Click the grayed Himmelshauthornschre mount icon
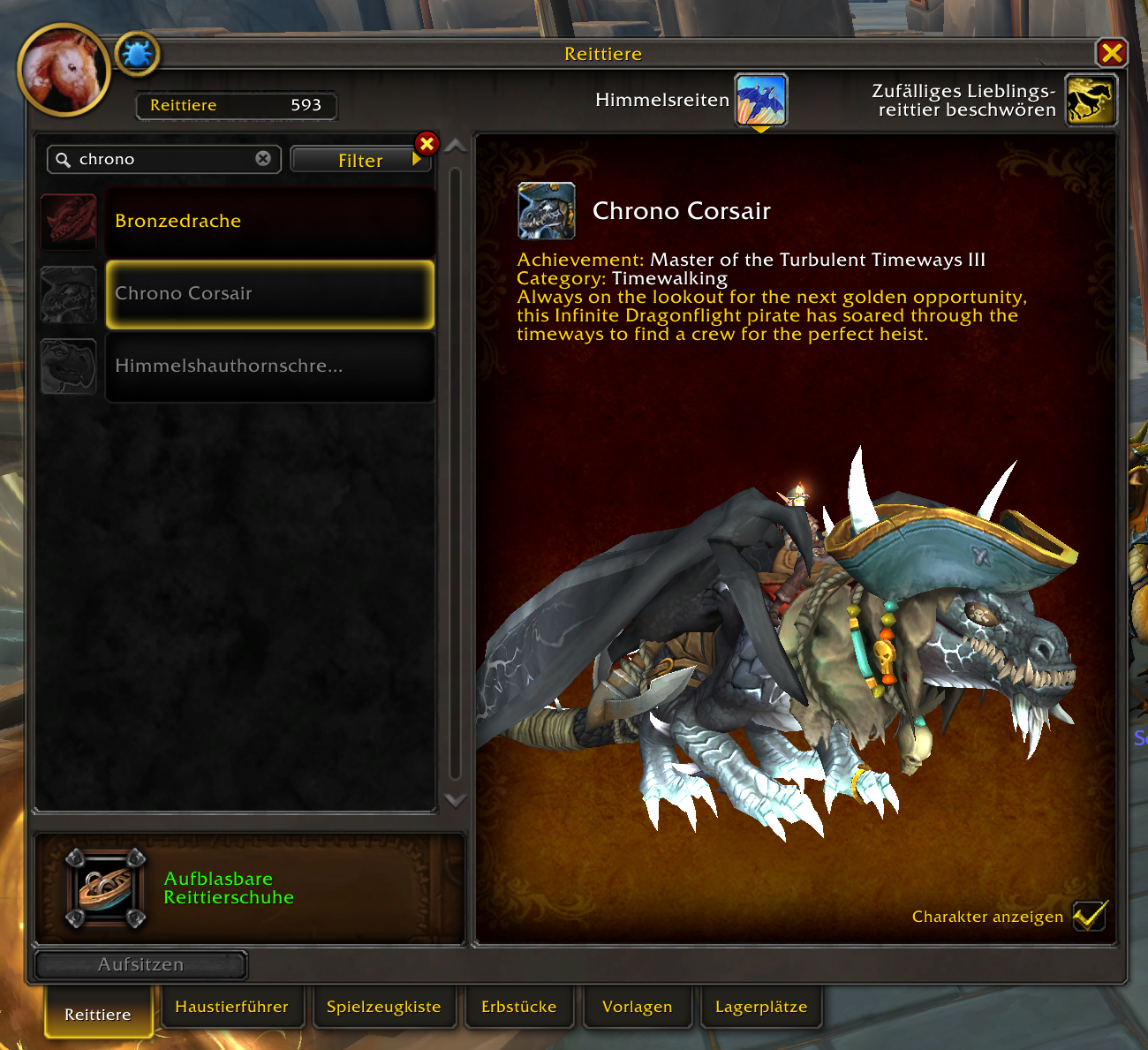 coord(68,366)
